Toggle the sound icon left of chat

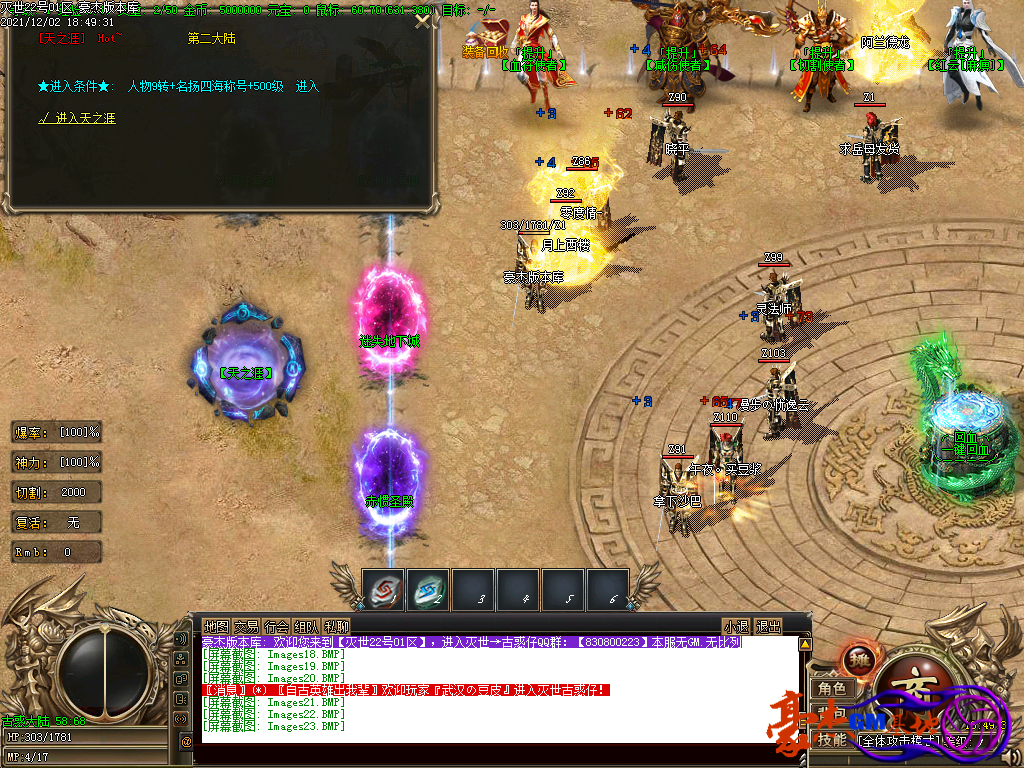[181, 639]
